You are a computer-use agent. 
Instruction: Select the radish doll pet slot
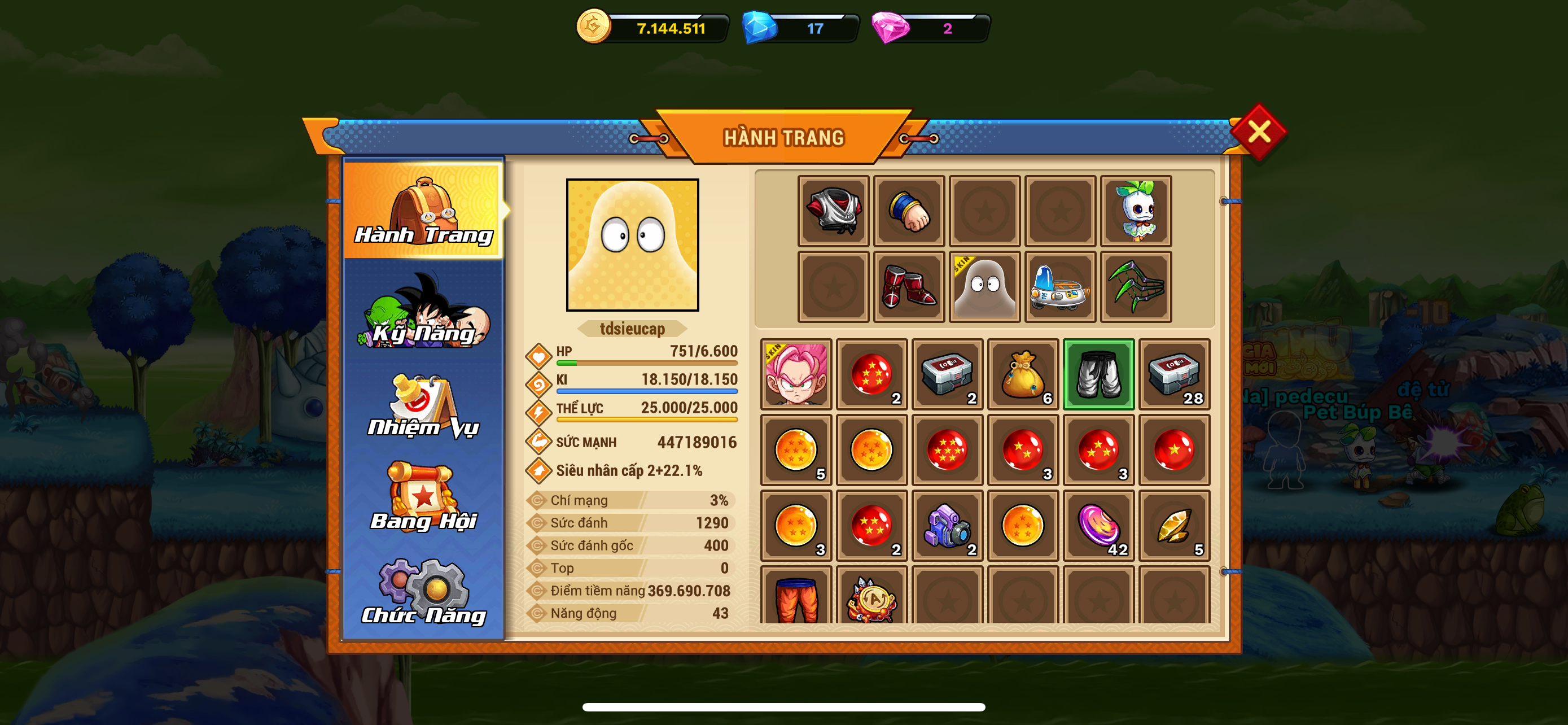1135,211
